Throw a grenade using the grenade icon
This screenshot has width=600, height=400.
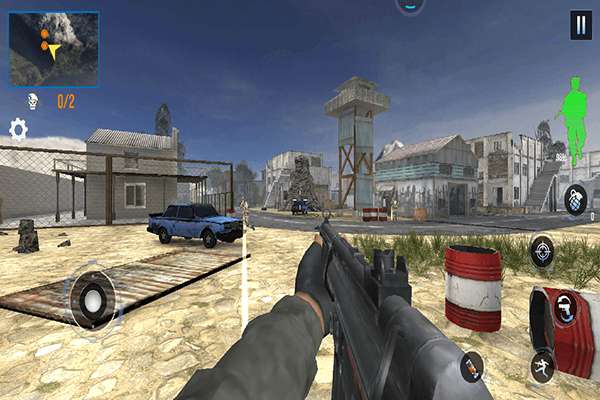(575, 197)
